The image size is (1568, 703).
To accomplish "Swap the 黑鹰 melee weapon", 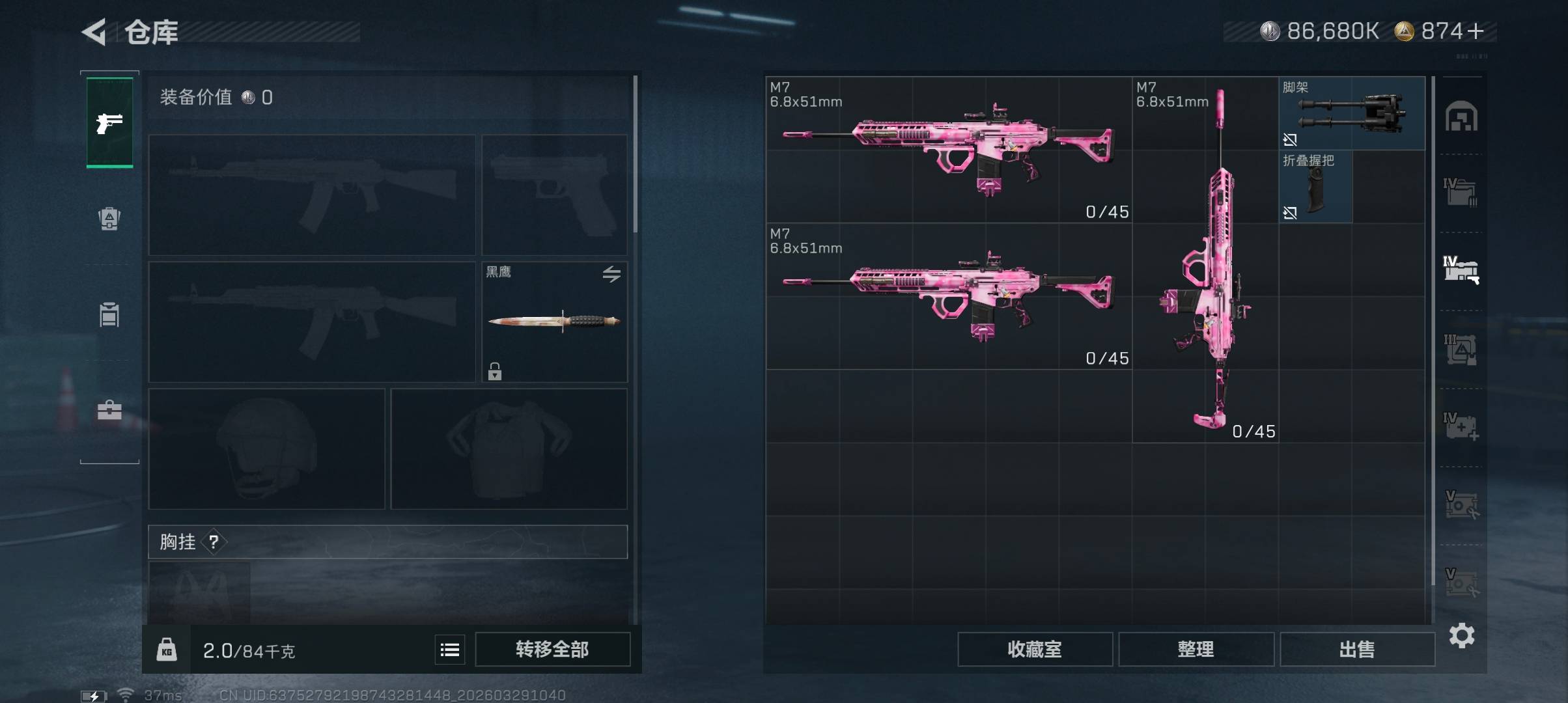I will click(x=611, y=274).
